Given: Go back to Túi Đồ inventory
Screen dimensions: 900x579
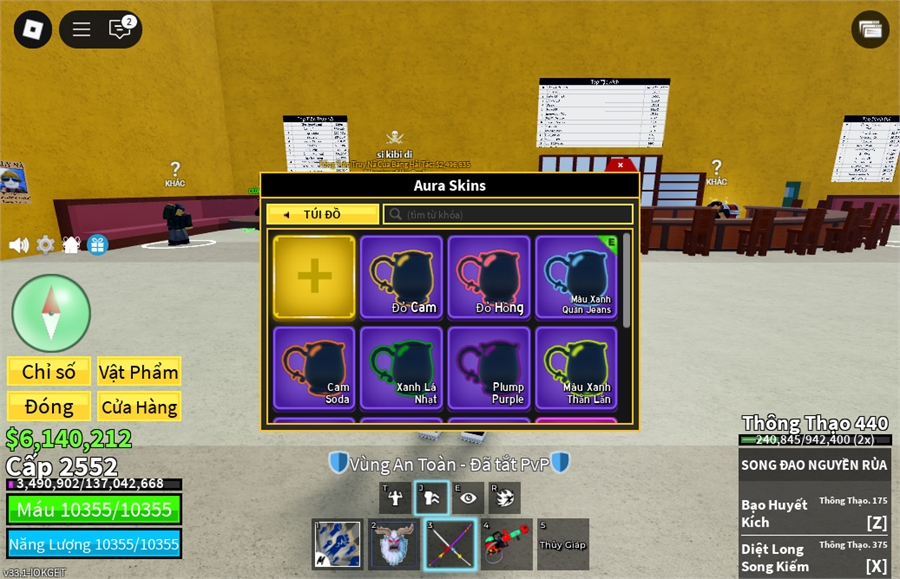Looking at the screenshot, I should point(322,214).
